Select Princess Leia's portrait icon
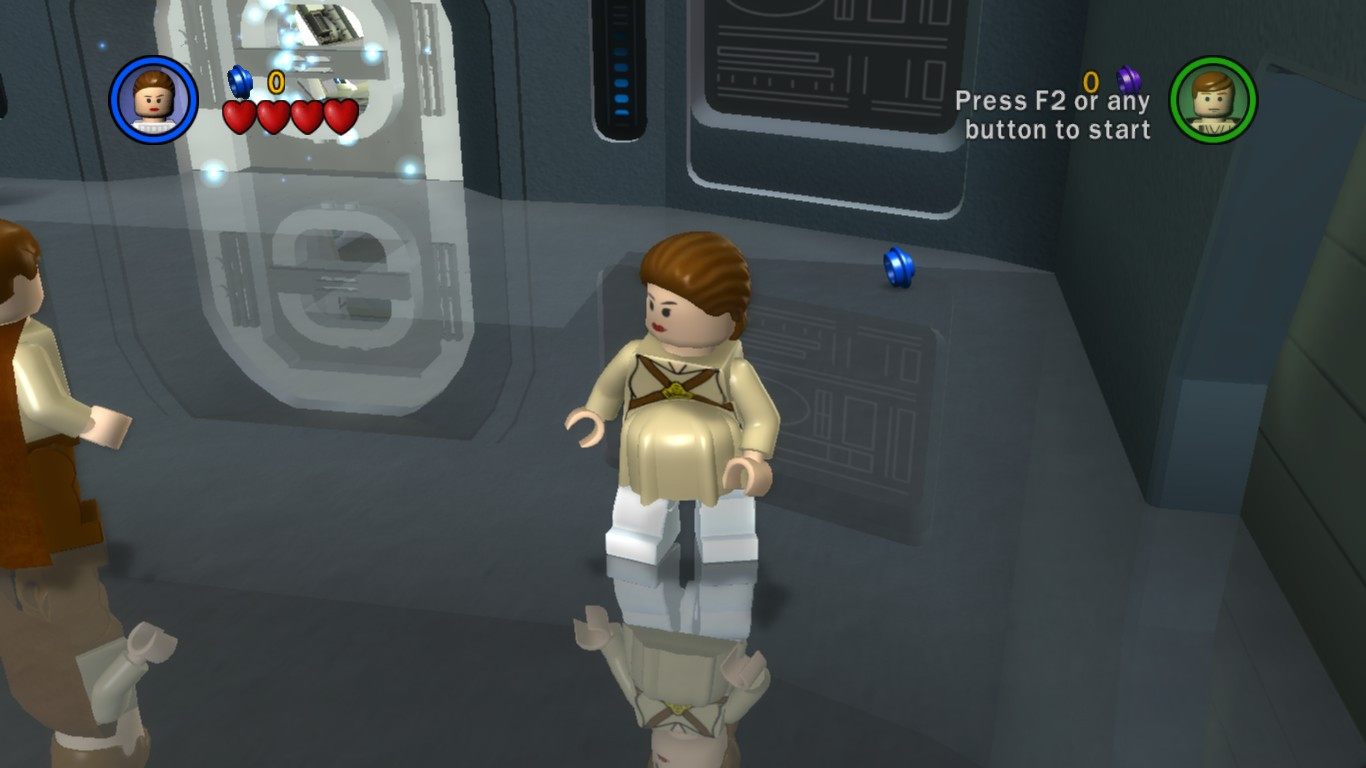Image resolution: width=1366 pixels, height=768 pixels. click(x=154, y=100)
